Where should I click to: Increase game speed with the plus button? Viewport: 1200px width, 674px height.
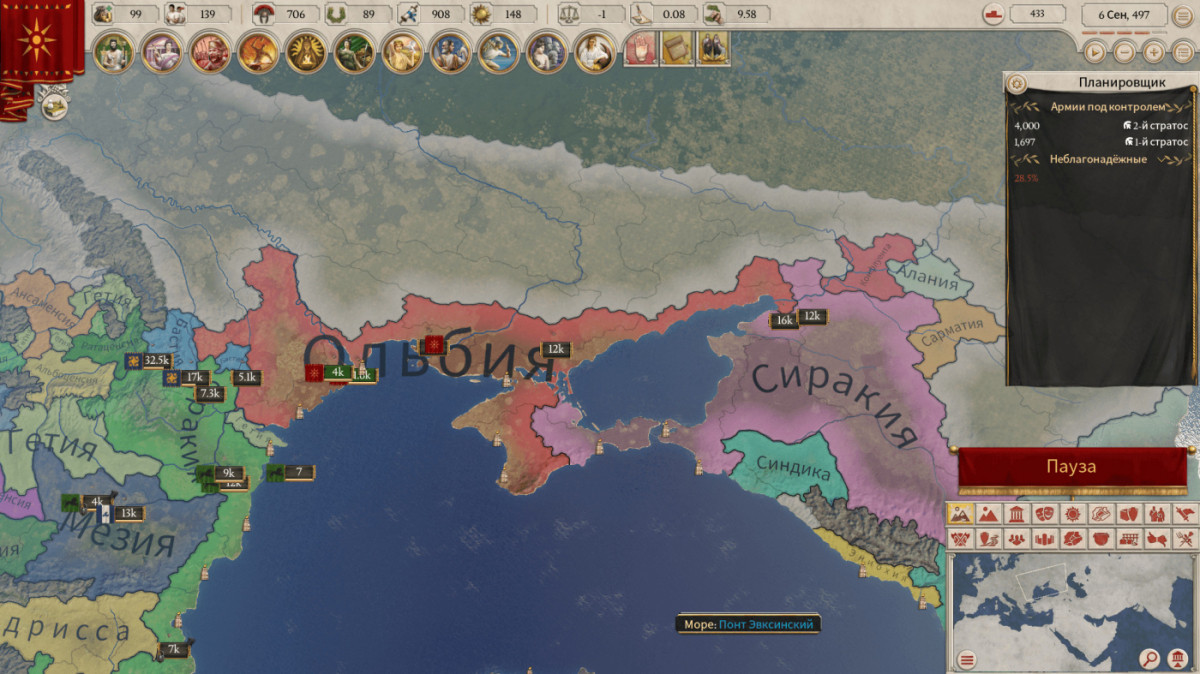click(x=1154, y=51)
